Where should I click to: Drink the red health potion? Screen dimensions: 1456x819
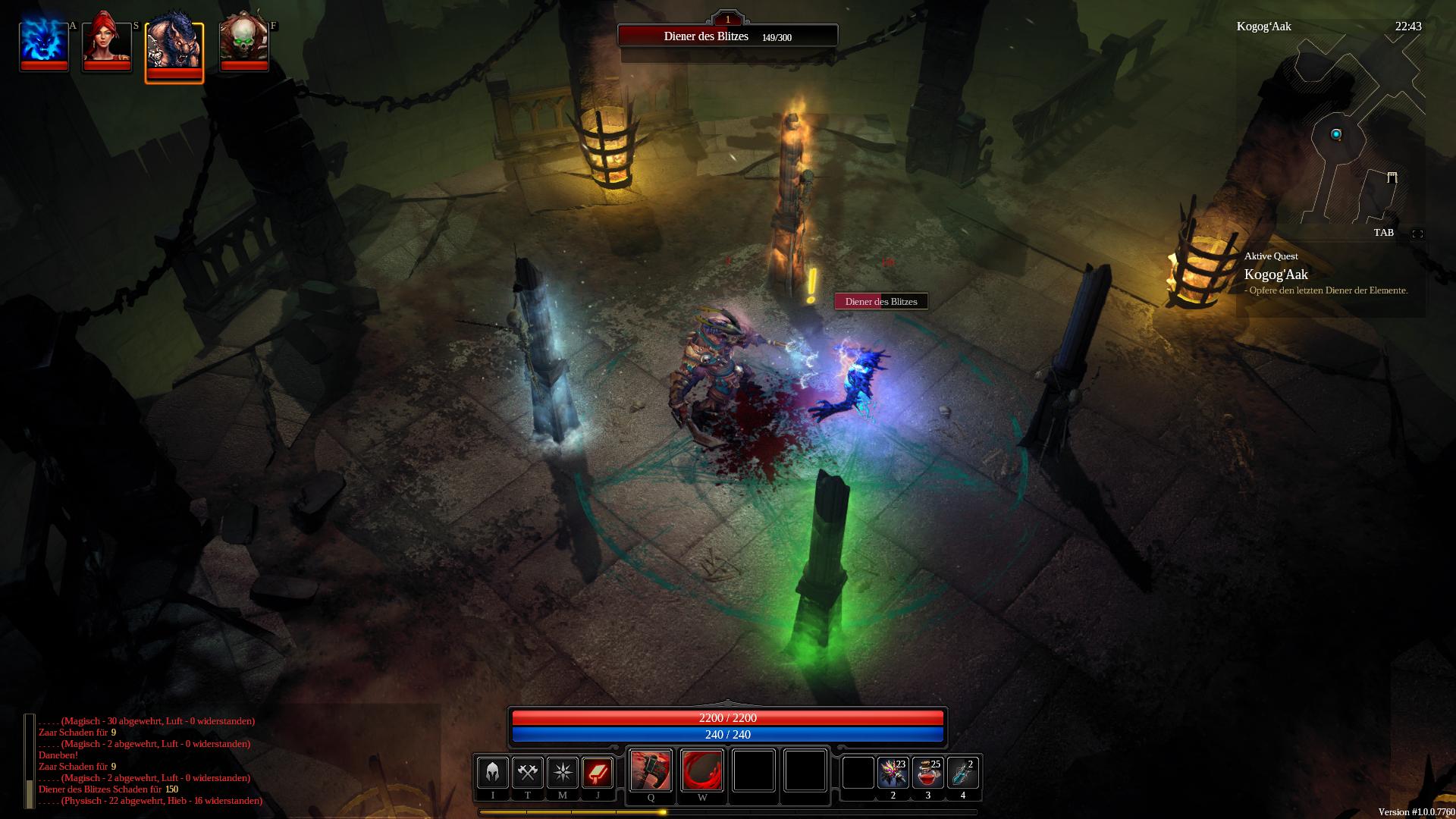click(x=927, y=773)
